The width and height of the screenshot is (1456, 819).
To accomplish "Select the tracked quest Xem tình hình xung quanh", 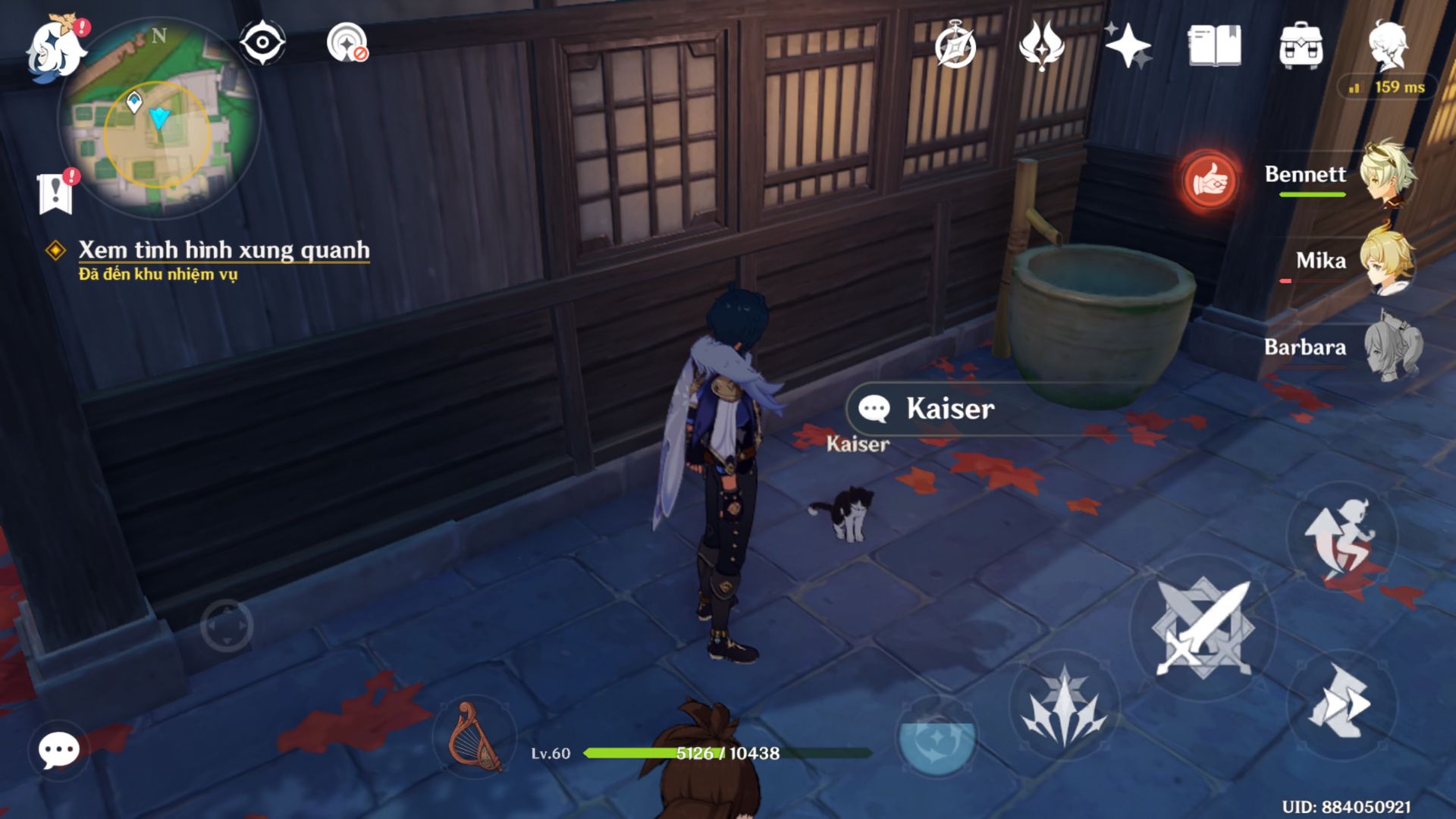I will (223, 250).
